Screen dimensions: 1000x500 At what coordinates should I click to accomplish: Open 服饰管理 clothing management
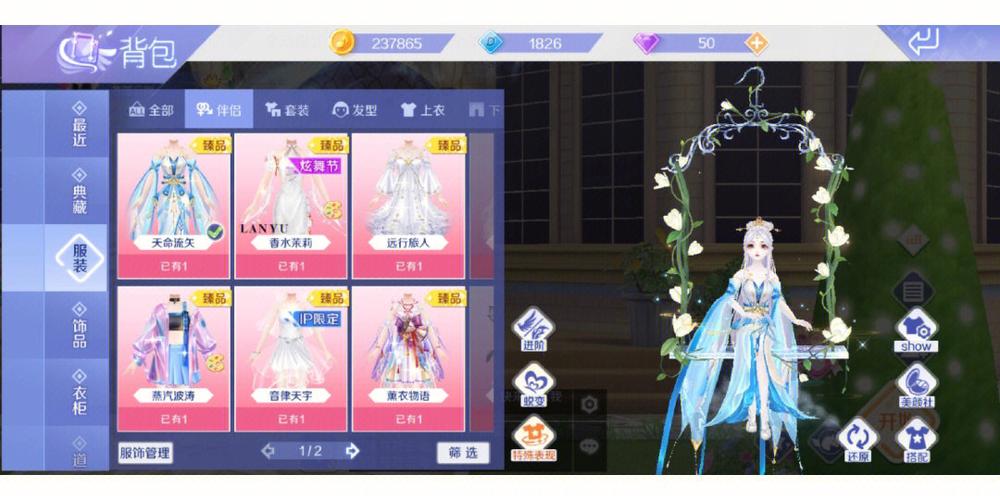pos(145,452)
